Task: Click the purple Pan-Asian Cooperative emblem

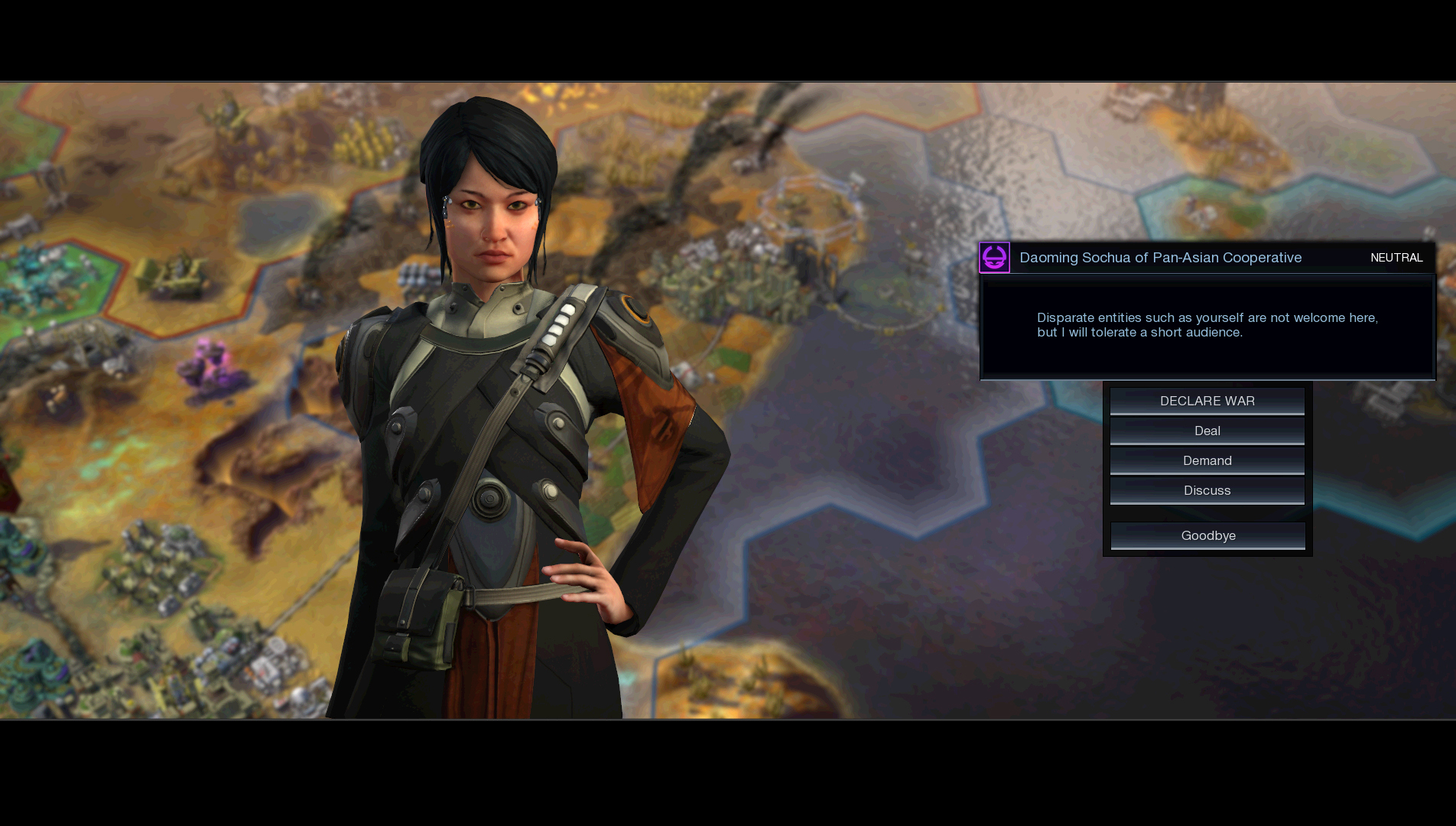Action: pyautogui.click(x=994, y=258)
